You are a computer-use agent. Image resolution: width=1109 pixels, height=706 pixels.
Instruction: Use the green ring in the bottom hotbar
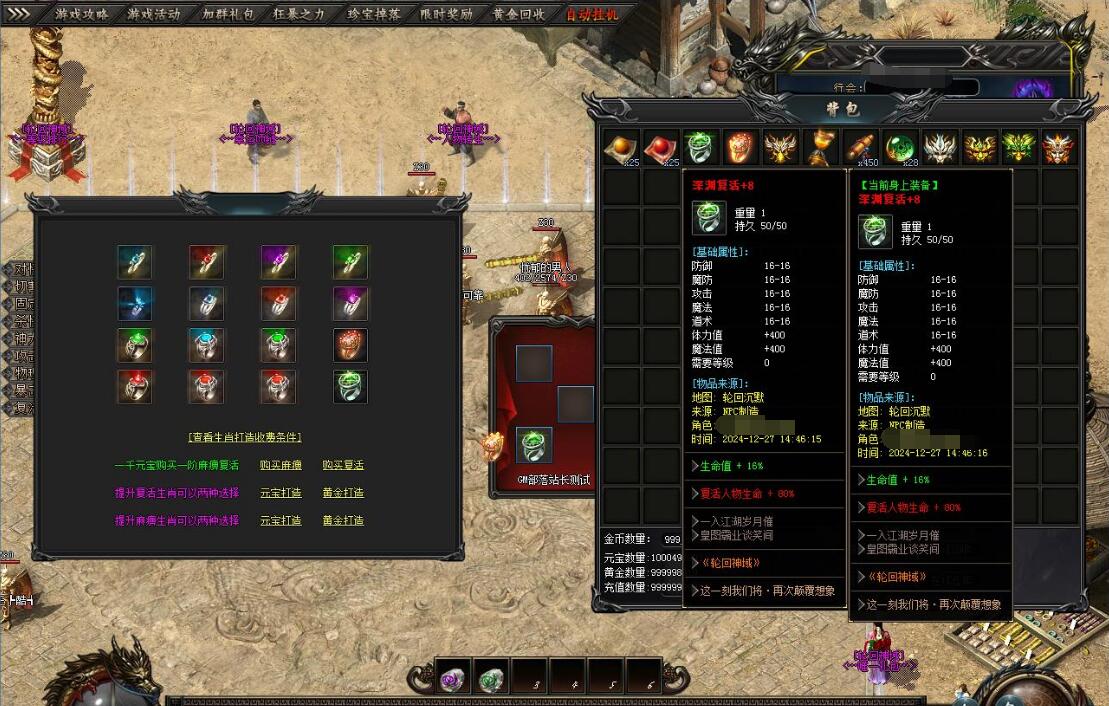click(490, 679)
